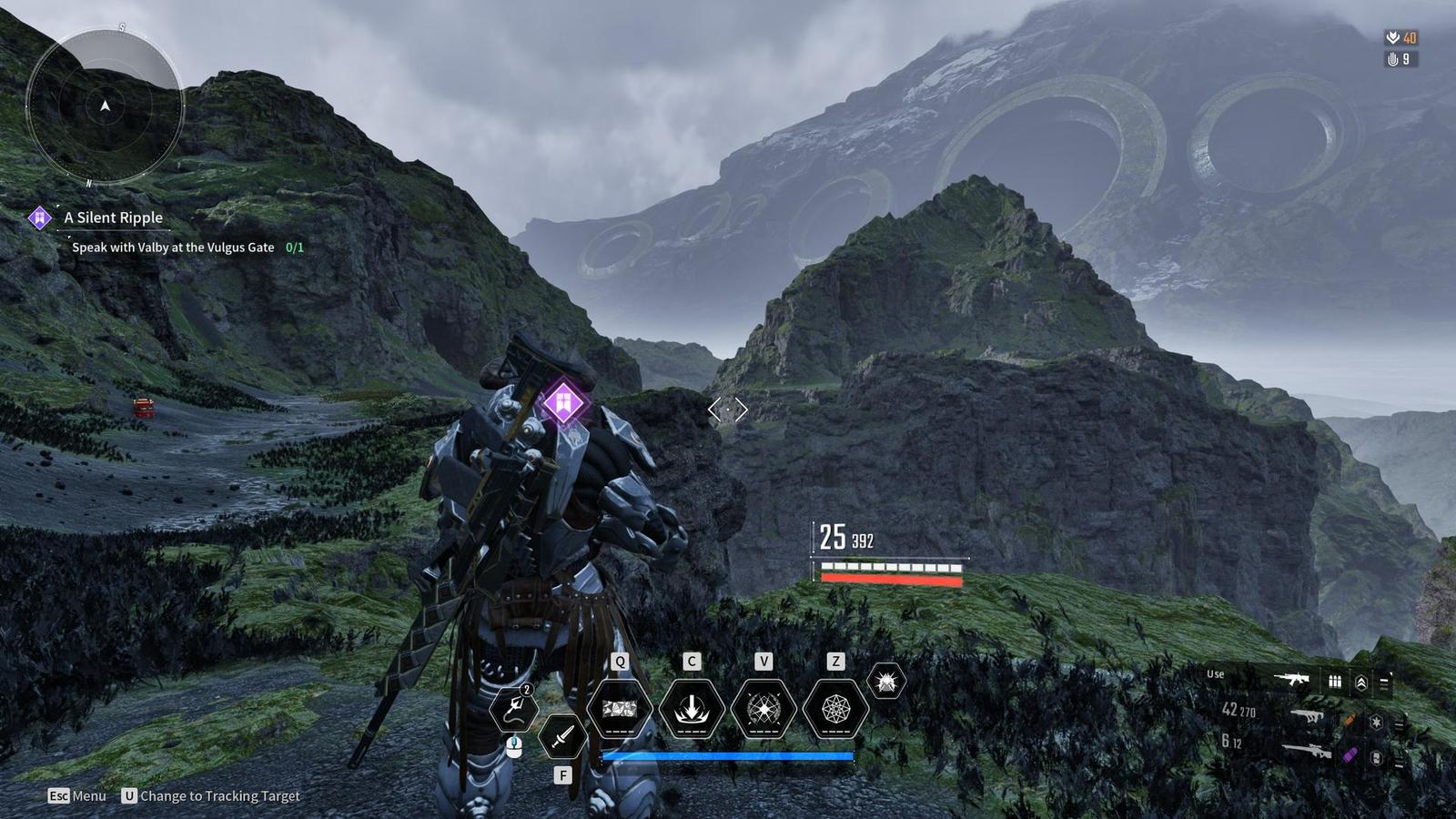Screen dimensions: 1456x819
Task: Use the dagger melee attack icon
Action: tap(562, 735)
